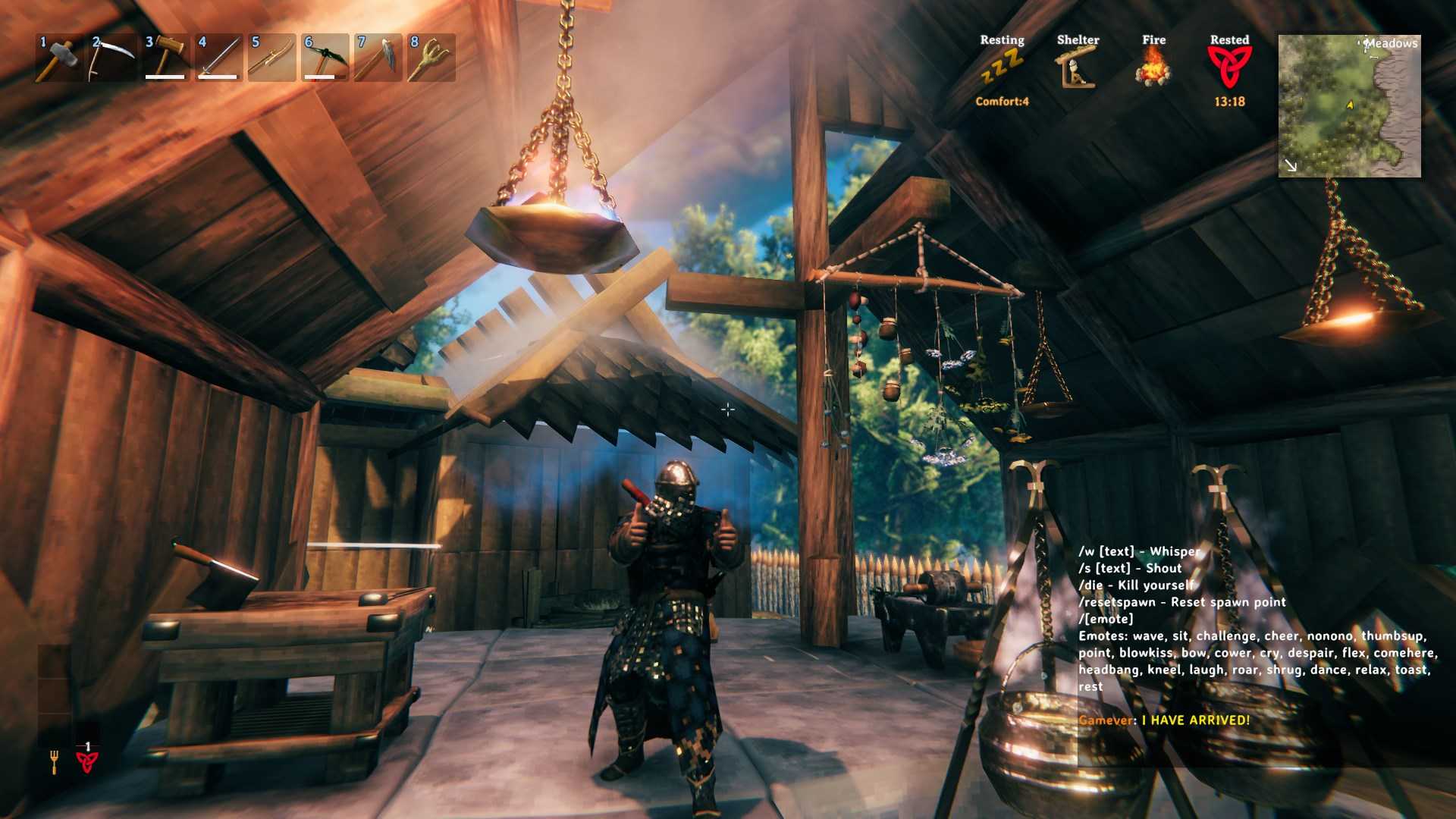1456x819 pixels.
Task: Click the red triquetra health icon
Action: pyautogui.click(x=87, y=761)
